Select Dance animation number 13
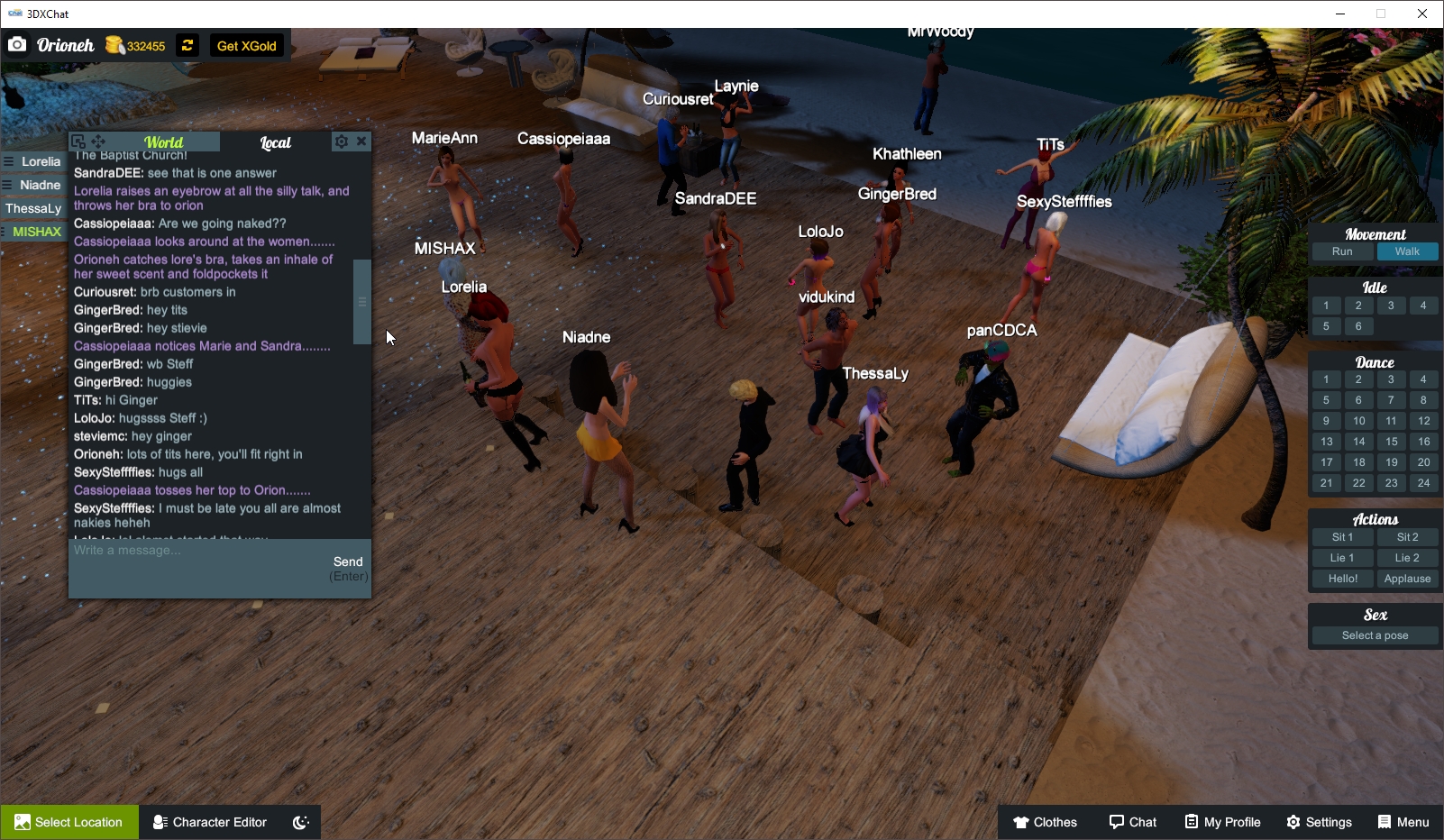The height and width of the screenshot is (840, 1444). 1326,442
